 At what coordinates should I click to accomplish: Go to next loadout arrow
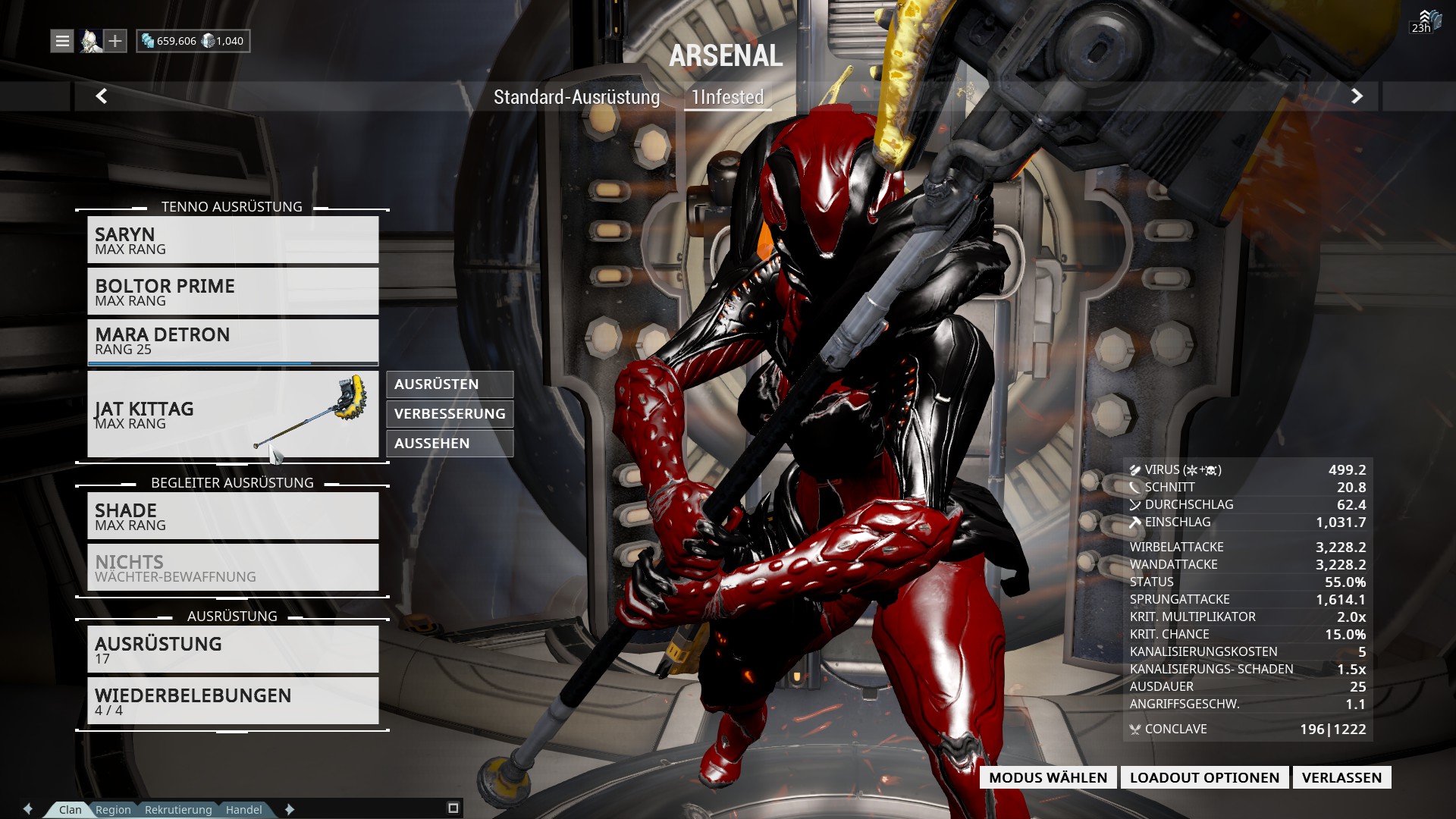(x=1357, y=96)
